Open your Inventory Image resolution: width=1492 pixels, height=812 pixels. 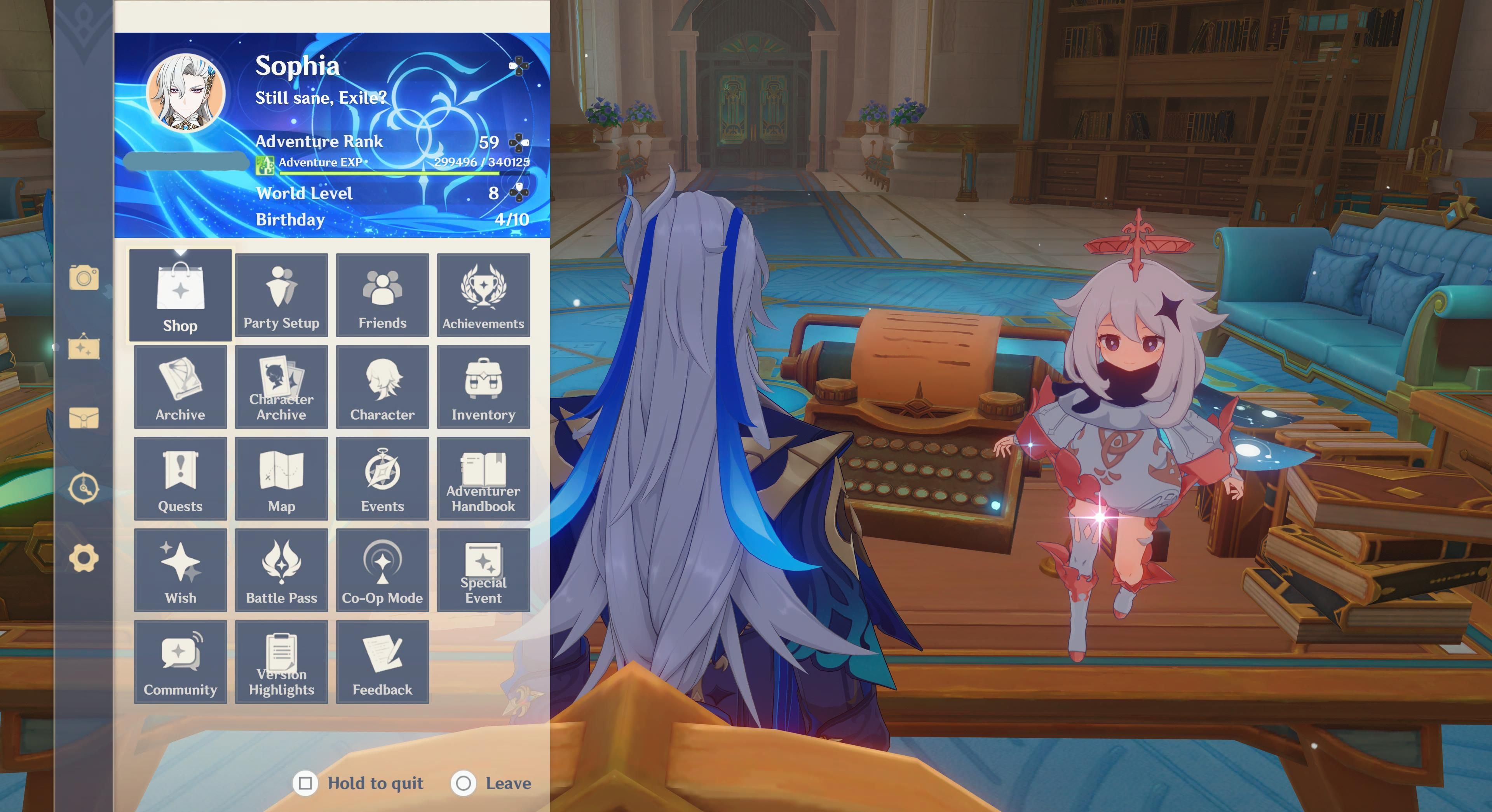coord(484,387)
